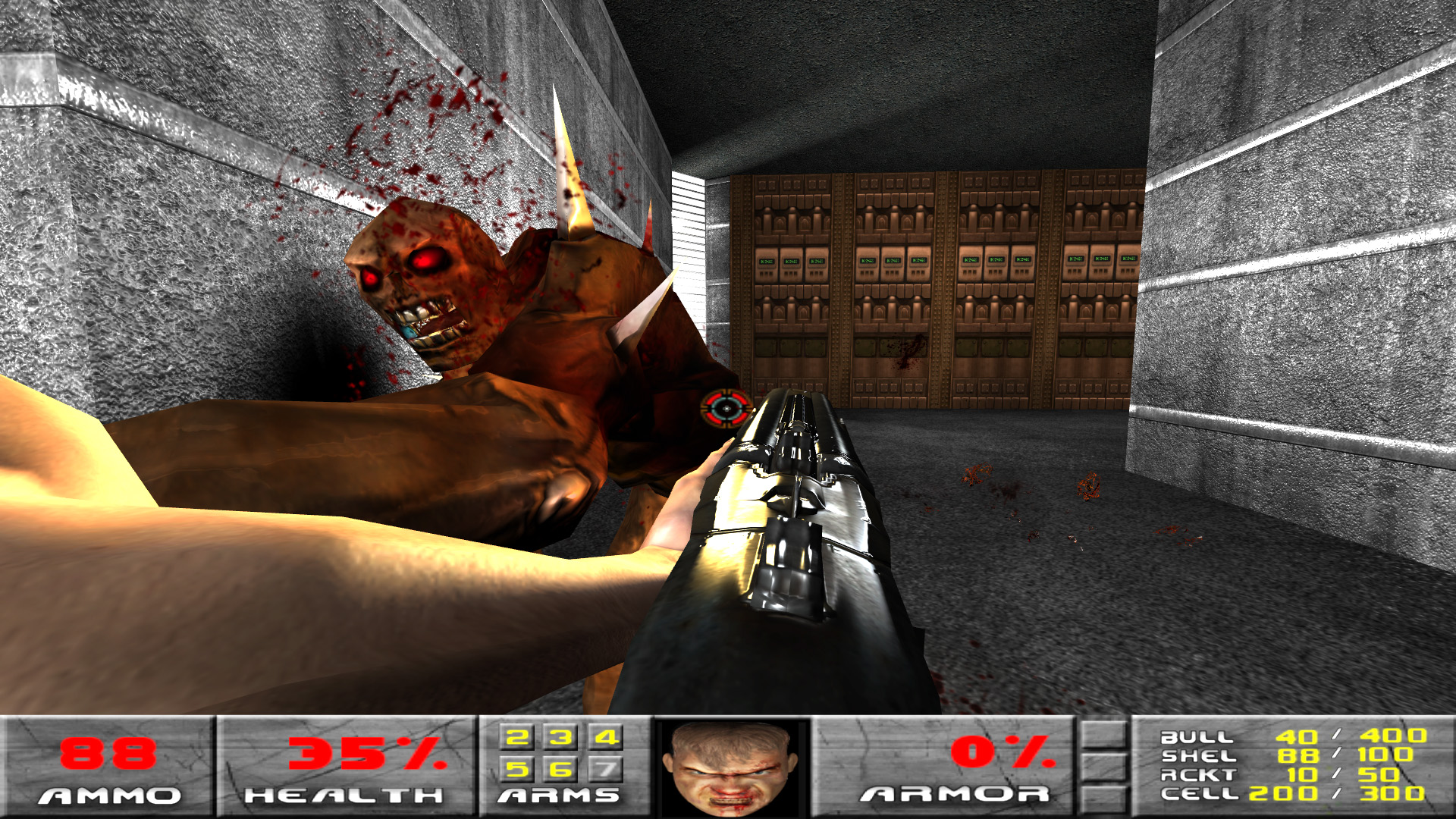Click weapon slot 3 indicator

(x=560, y=736)
